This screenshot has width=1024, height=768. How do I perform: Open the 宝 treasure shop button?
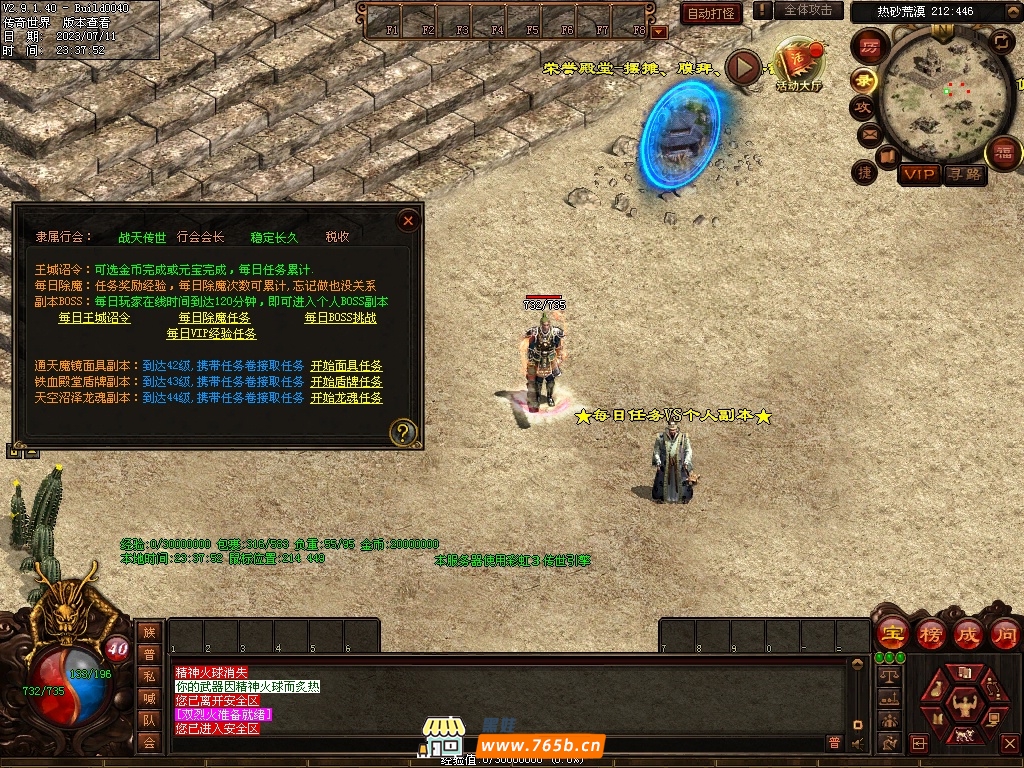click(891, 634)
